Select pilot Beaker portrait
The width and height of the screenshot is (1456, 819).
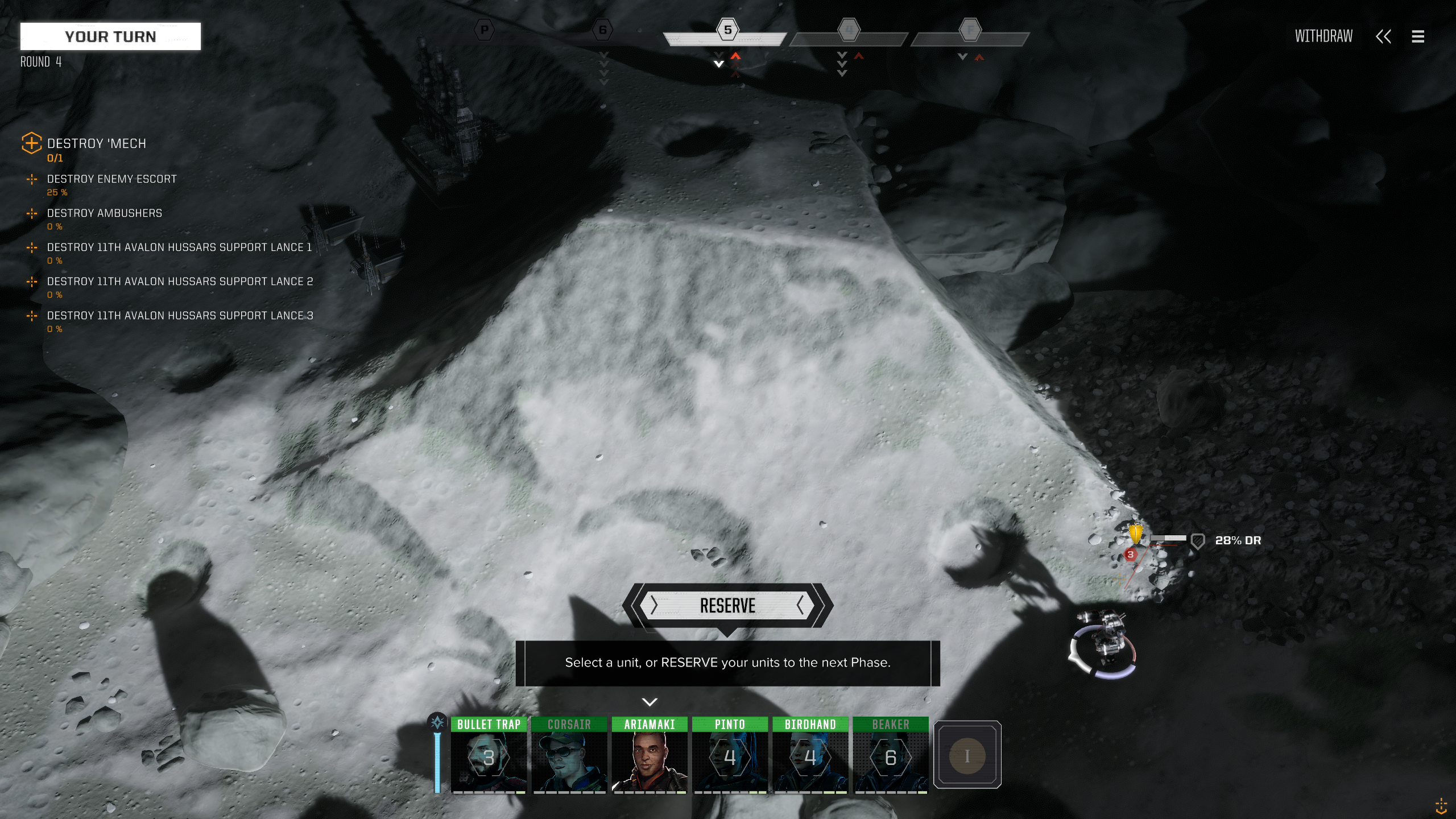pyautogui.click(x=891, y=756)
